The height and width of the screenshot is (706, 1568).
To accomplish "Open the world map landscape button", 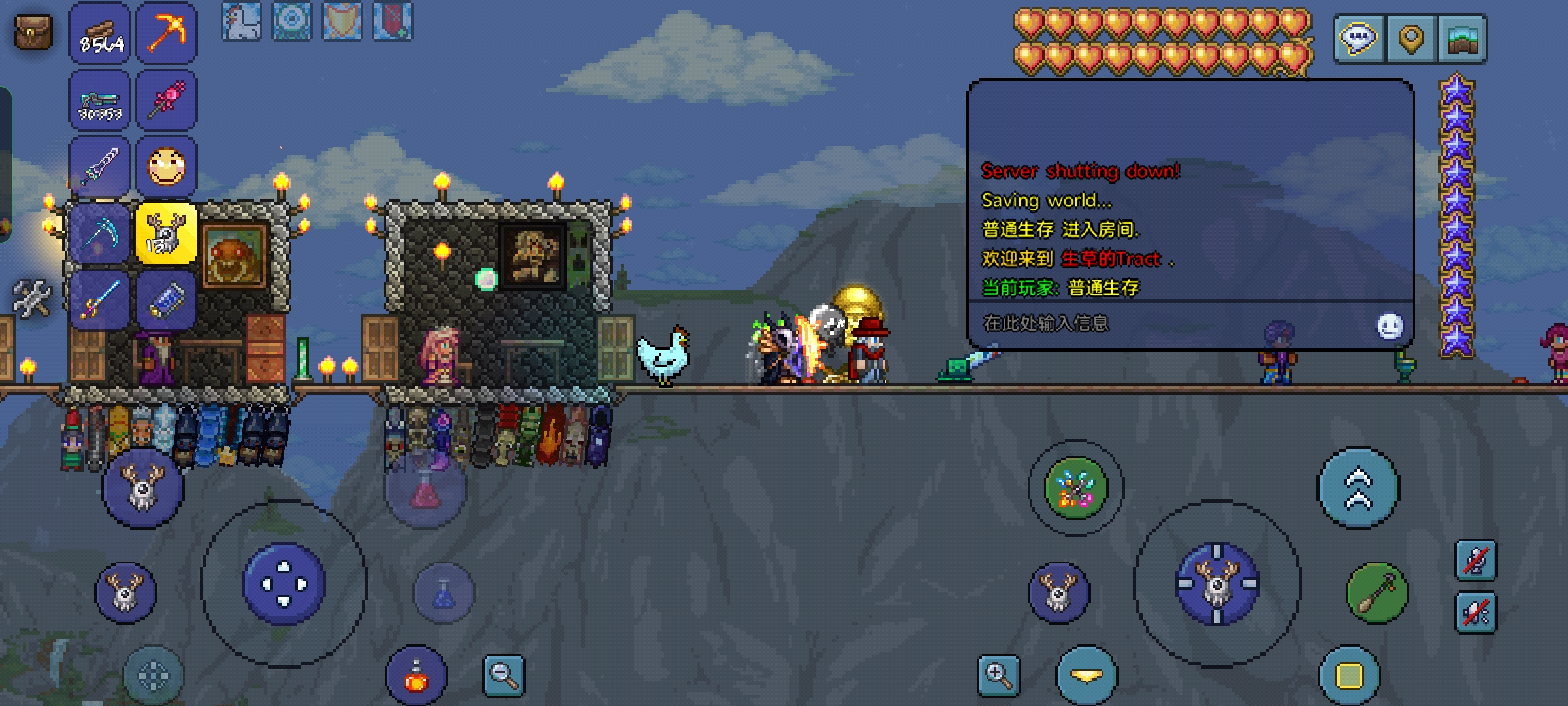I will tap(1462, 39).
